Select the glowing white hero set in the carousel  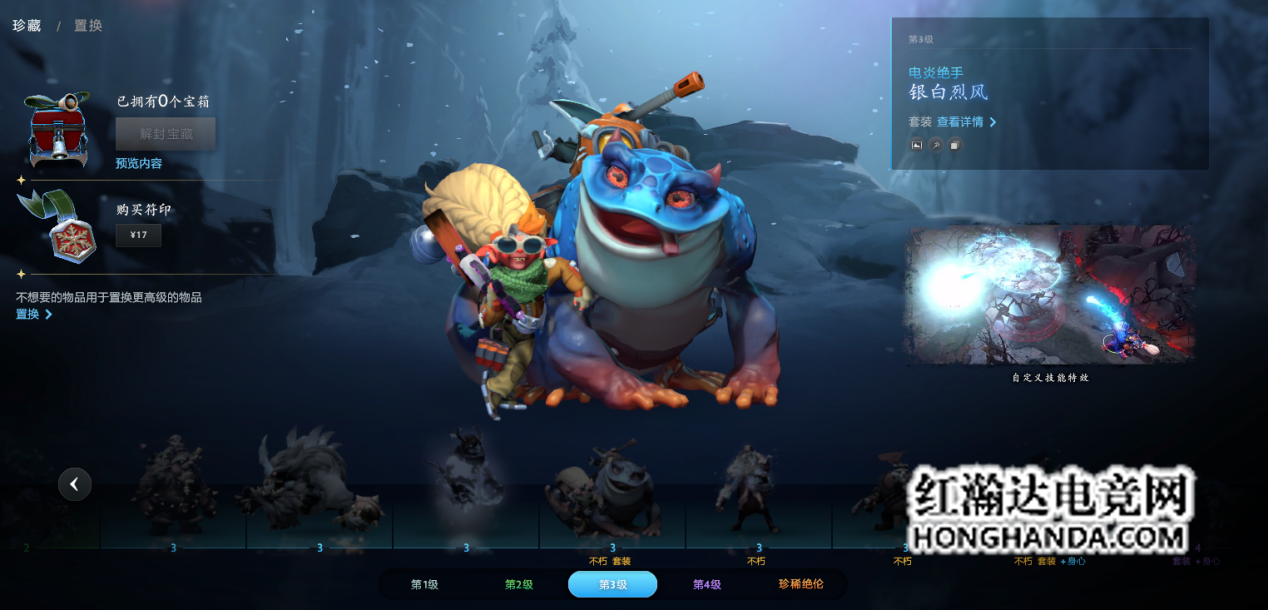tap(466, 482)
